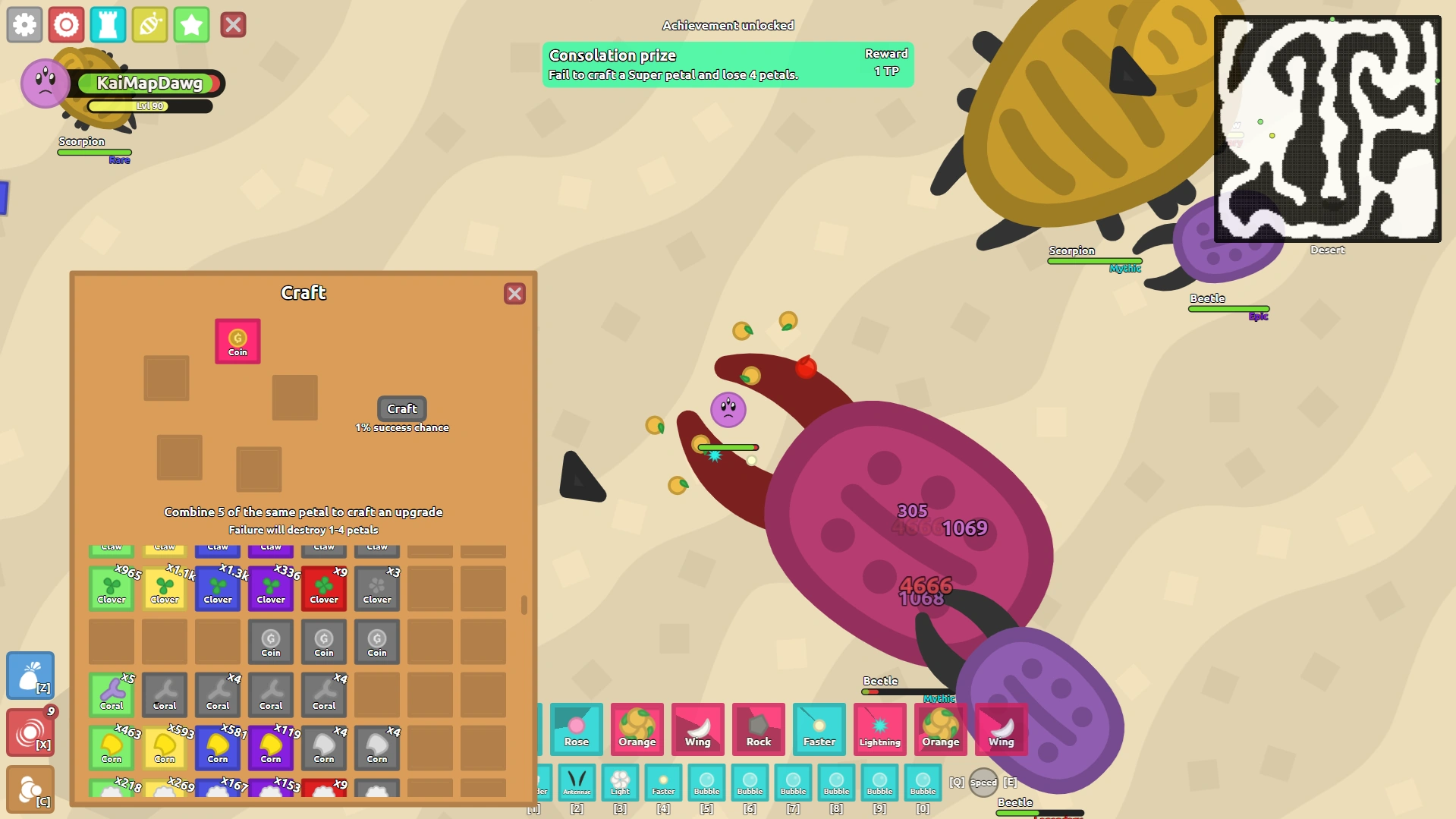Click the red spiral ability bound to X

[x=30, y=731]
